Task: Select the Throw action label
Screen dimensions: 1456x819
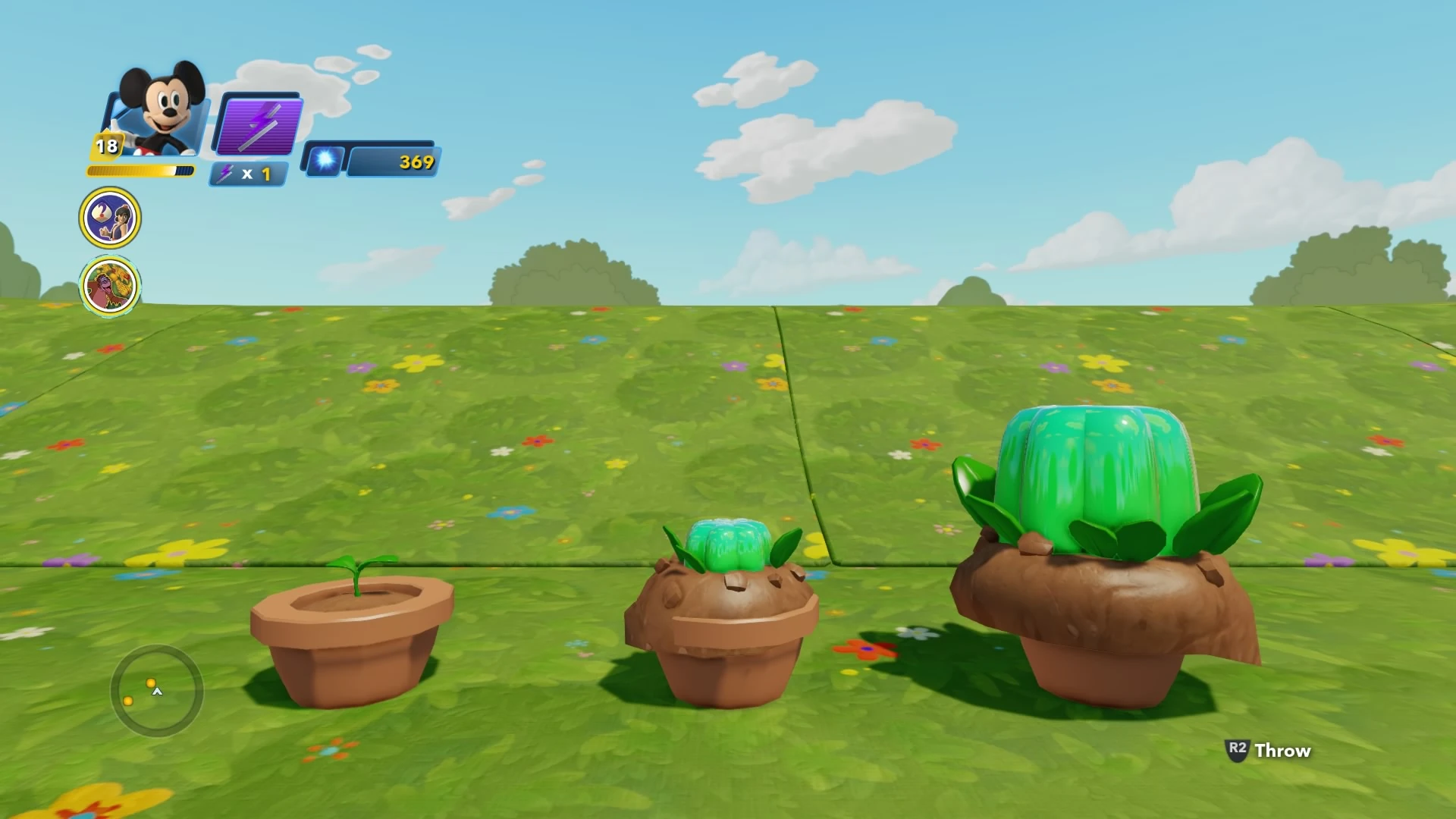Action: [1282, 750]
